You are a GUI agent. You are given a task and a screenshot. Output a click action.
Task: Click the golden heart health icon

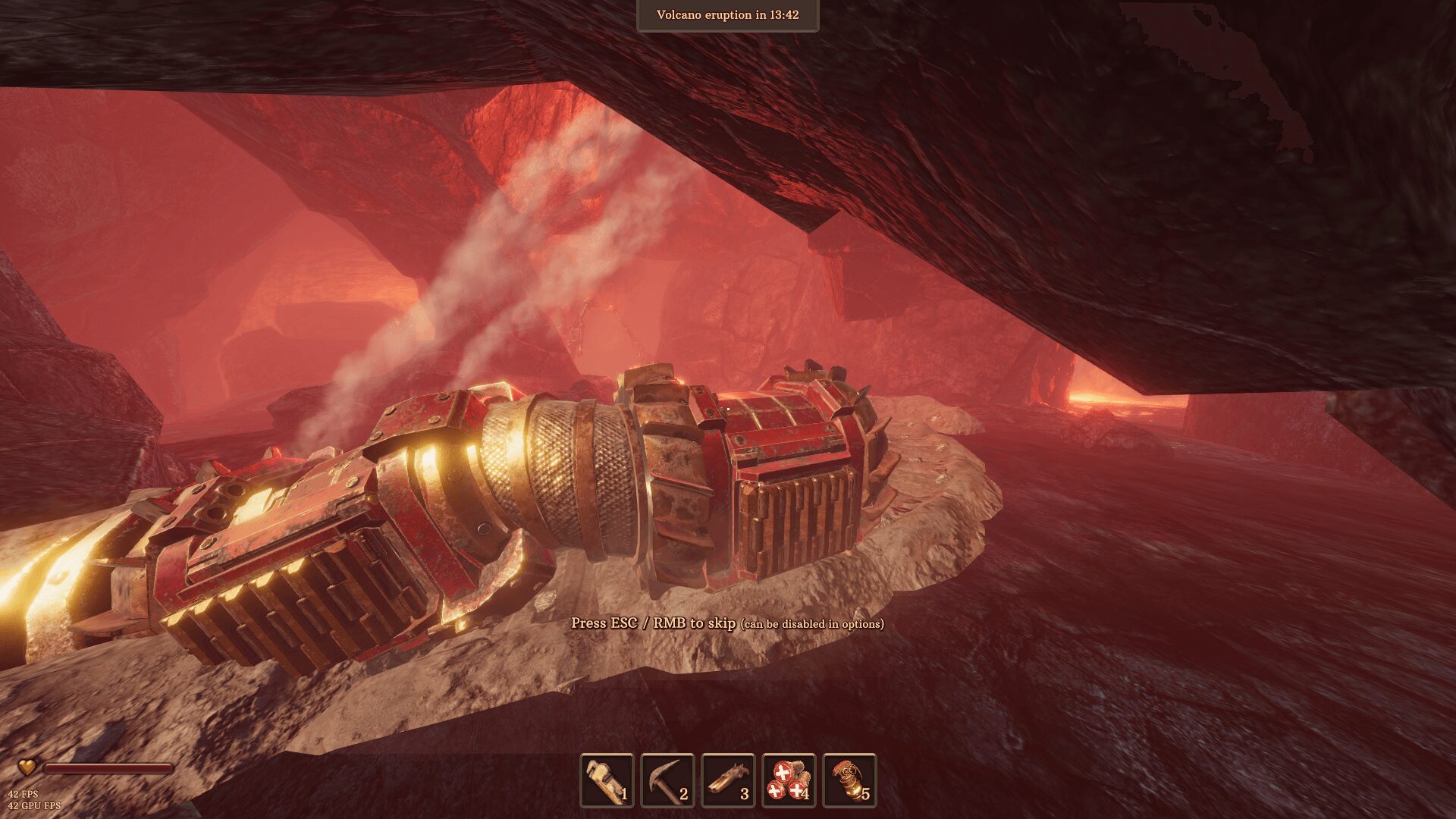[26, 768]
